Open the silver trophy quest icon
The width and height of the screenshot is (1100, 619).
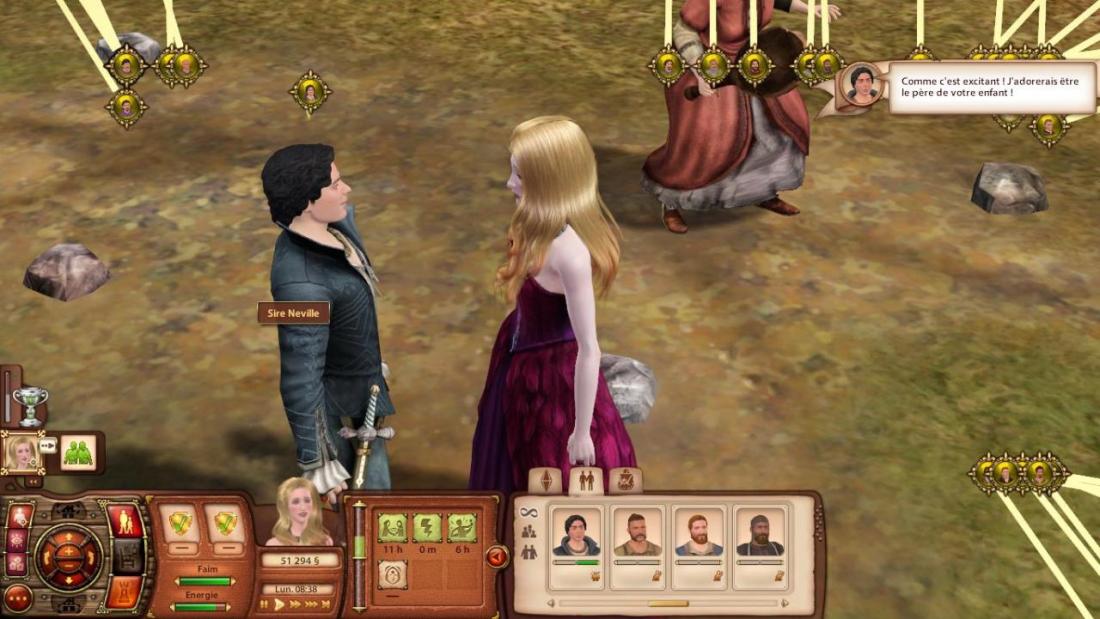[30, 405]
